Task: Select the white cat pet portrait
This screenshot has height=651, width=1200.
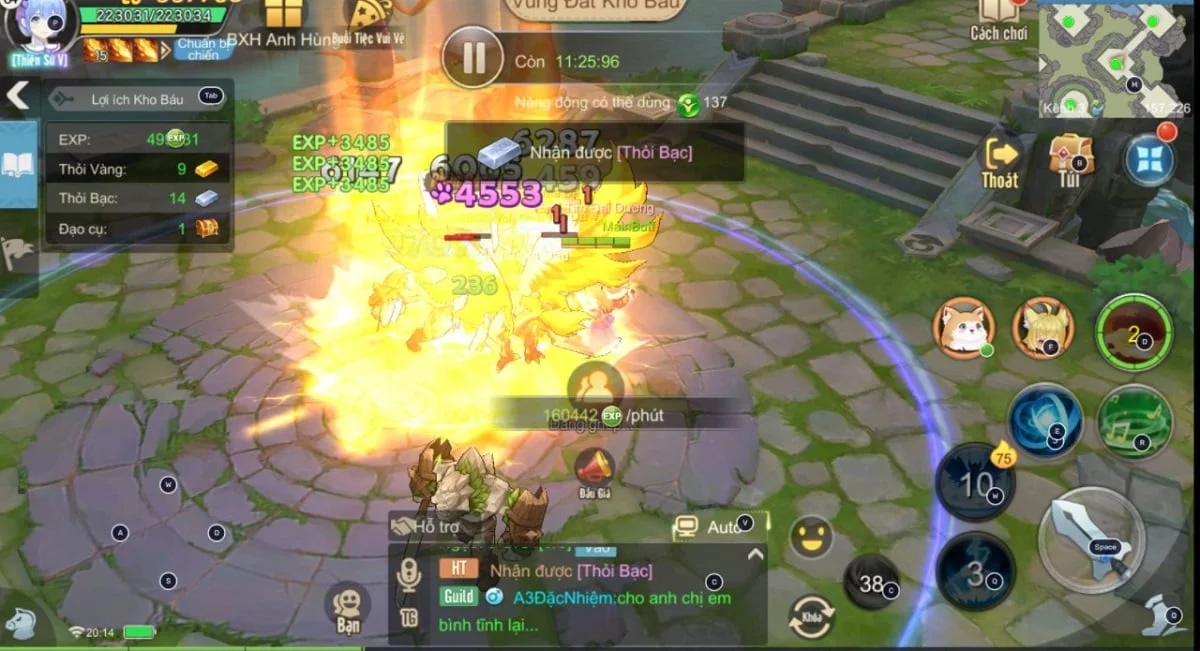Action: (963, 328)
